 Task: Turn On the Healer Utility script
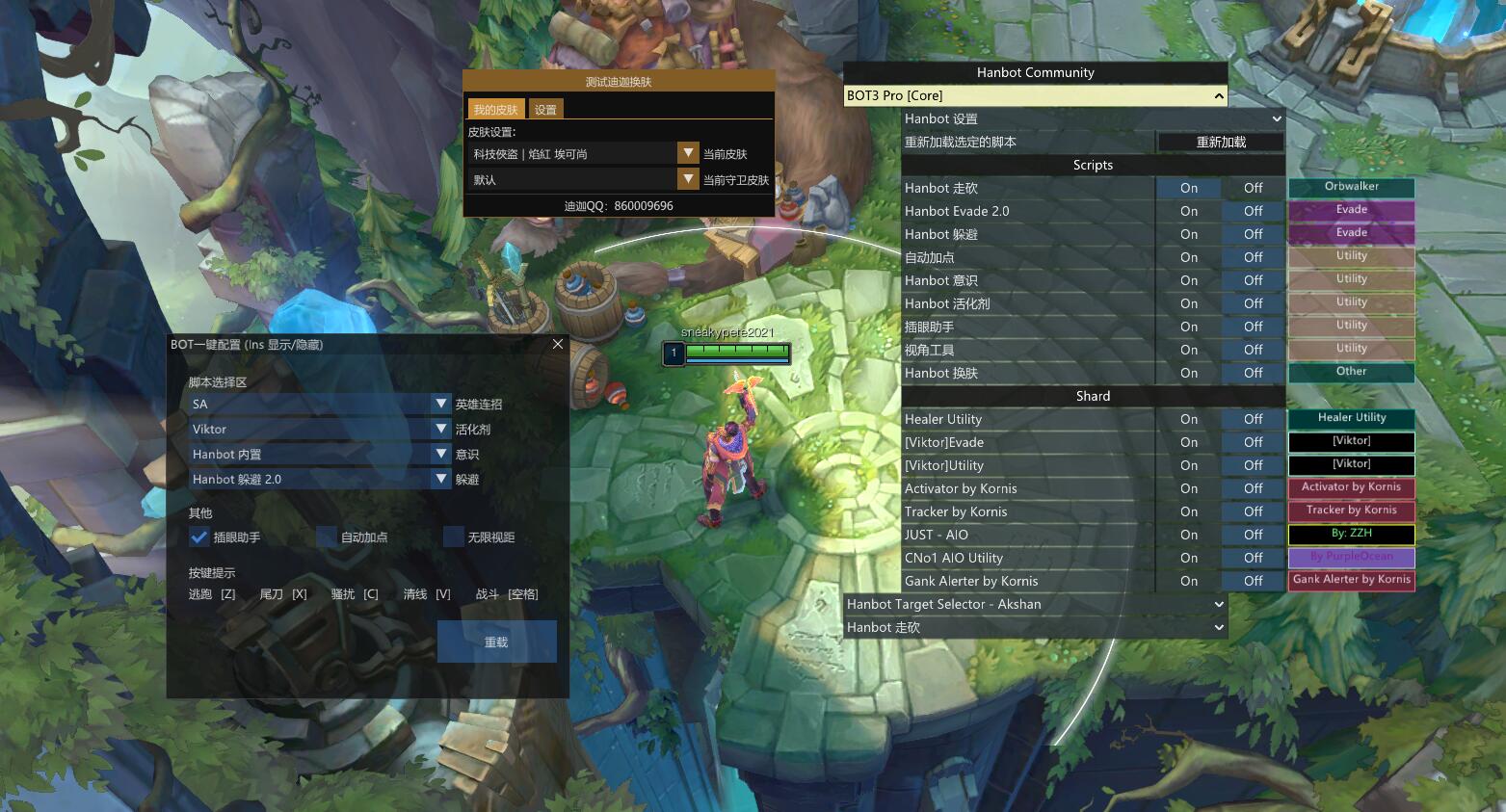(x=1189, y=419)
